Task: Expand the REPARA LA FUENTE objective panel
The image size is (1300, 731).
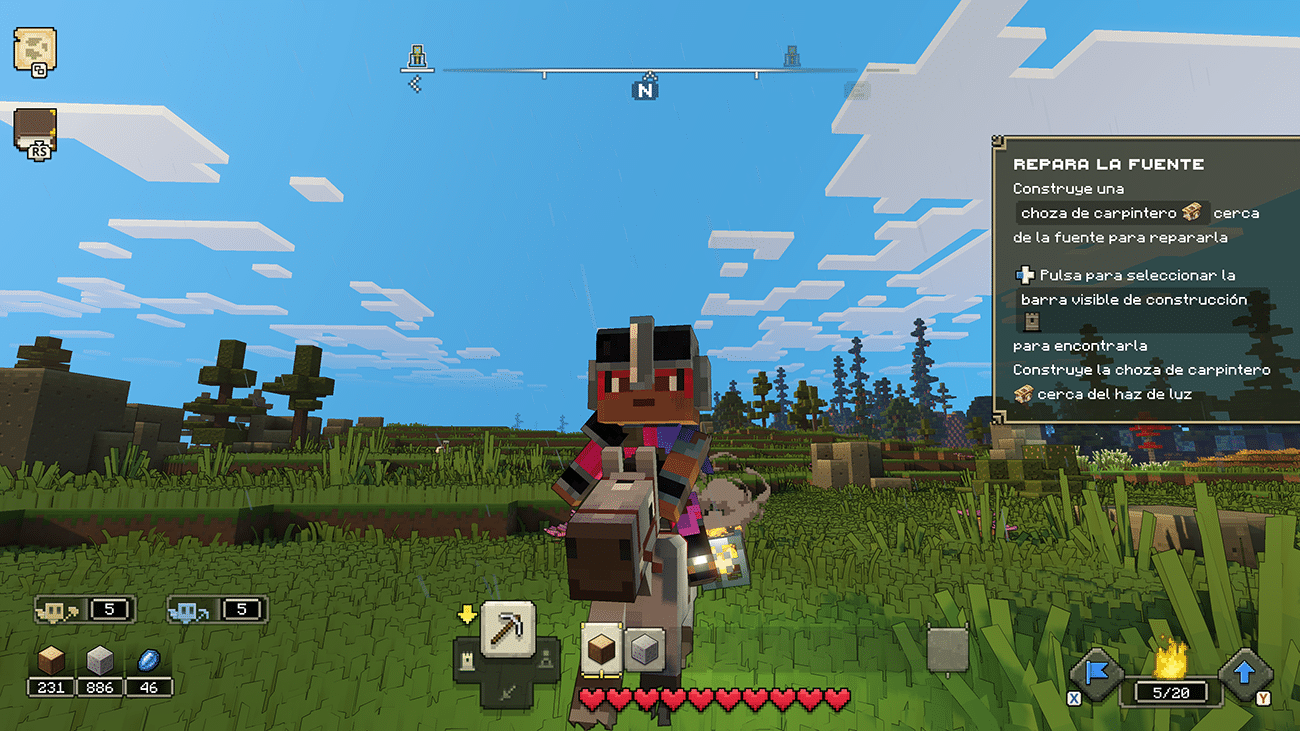Action: 1108,163
